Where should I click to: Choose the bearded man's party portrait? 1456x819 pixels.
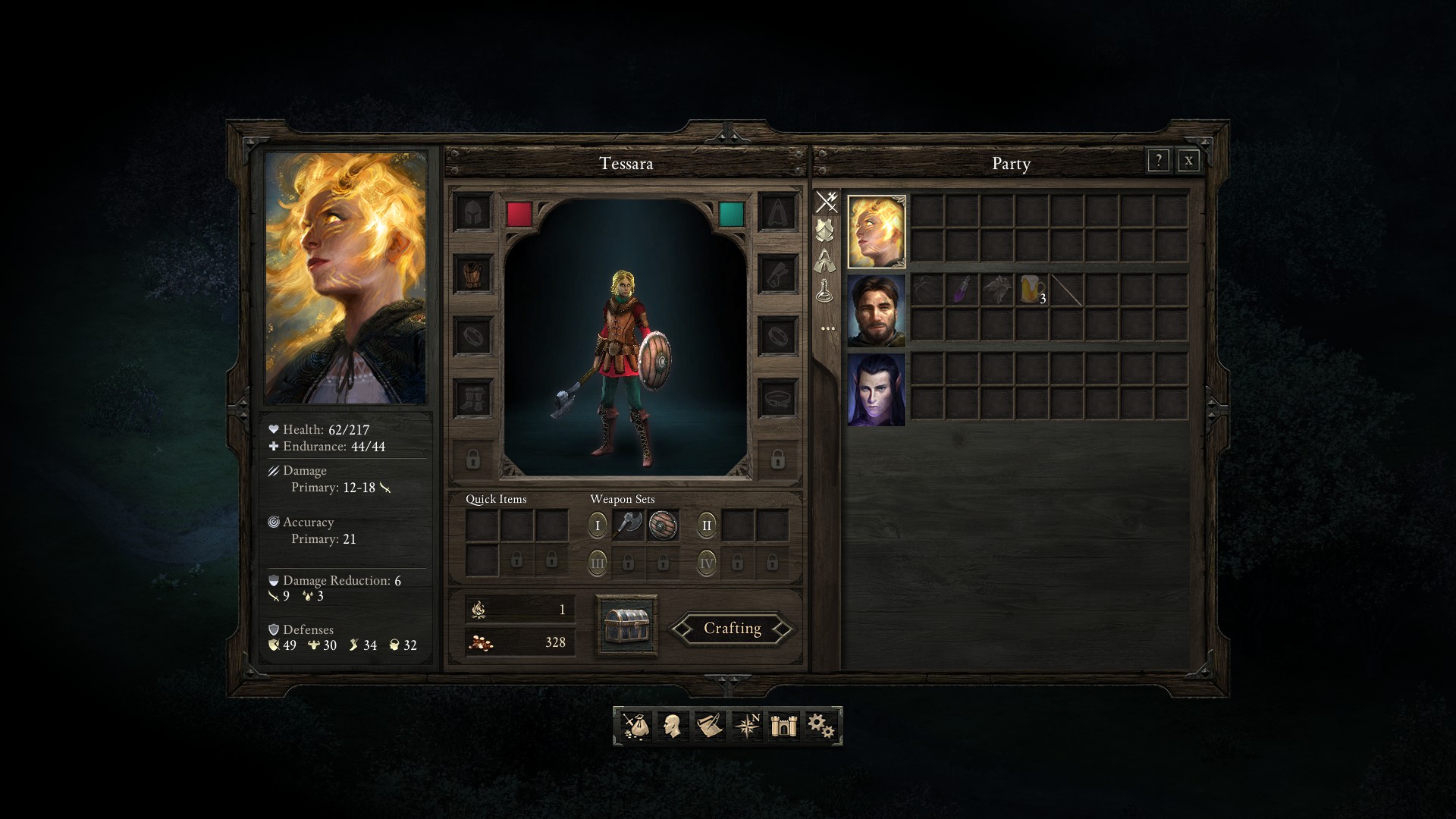[x=876, y=311]
